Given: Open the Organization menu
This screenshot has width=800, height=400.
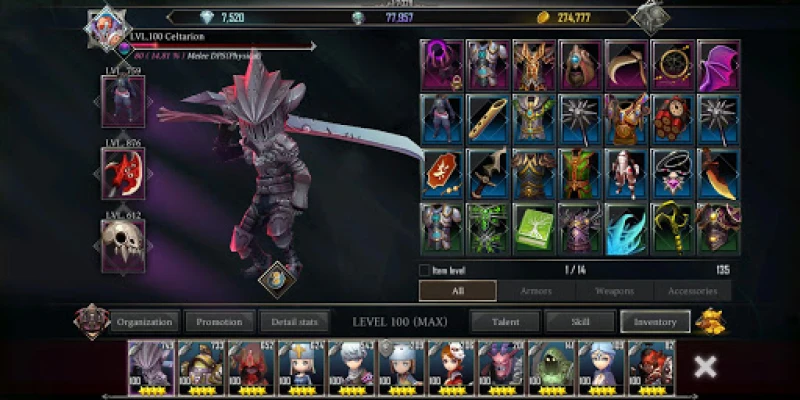Looking at the screenshot, I should (x=145, y=322).
